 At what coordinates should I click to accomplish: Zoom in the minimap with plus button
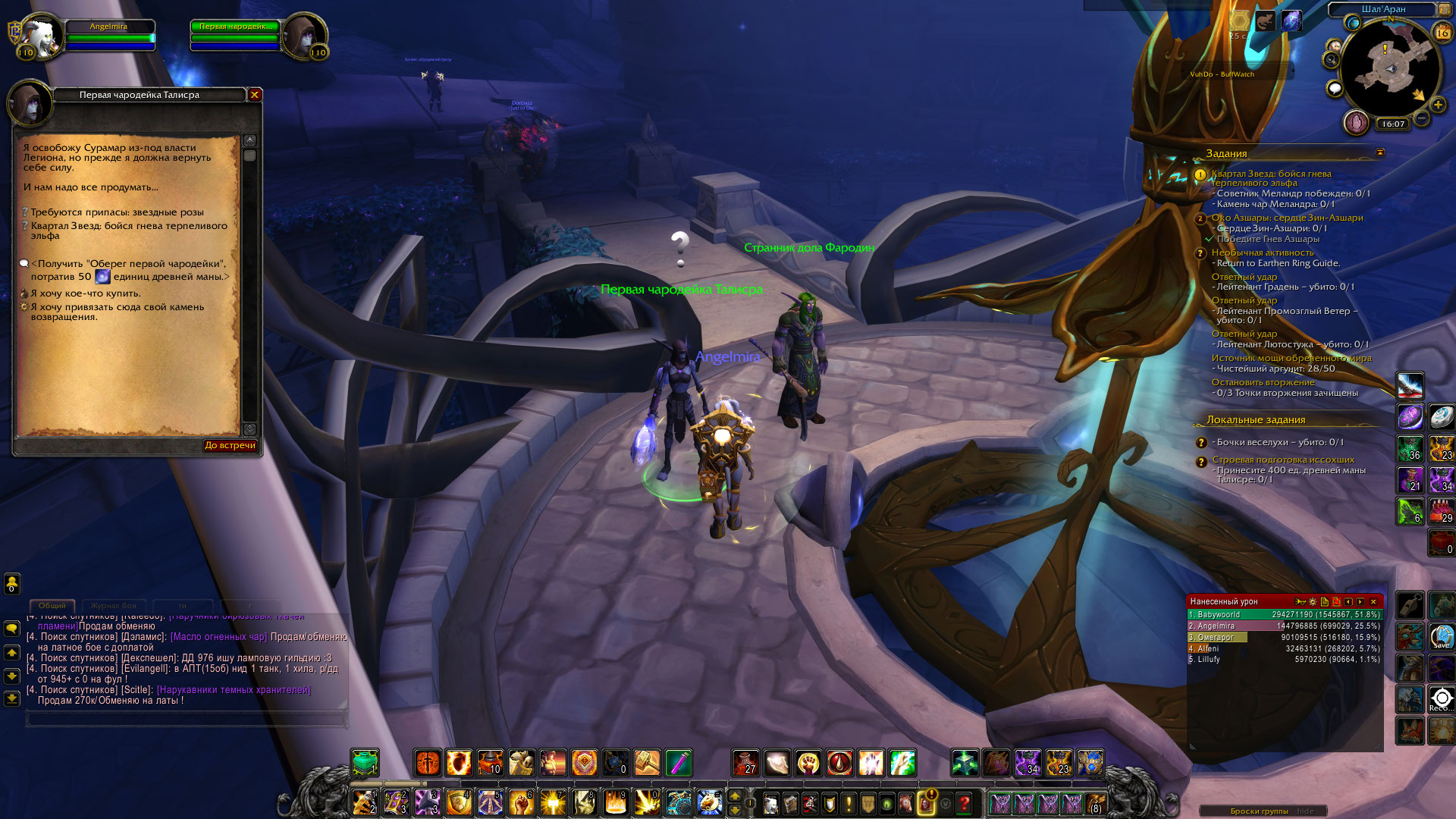pos(1438,105)
